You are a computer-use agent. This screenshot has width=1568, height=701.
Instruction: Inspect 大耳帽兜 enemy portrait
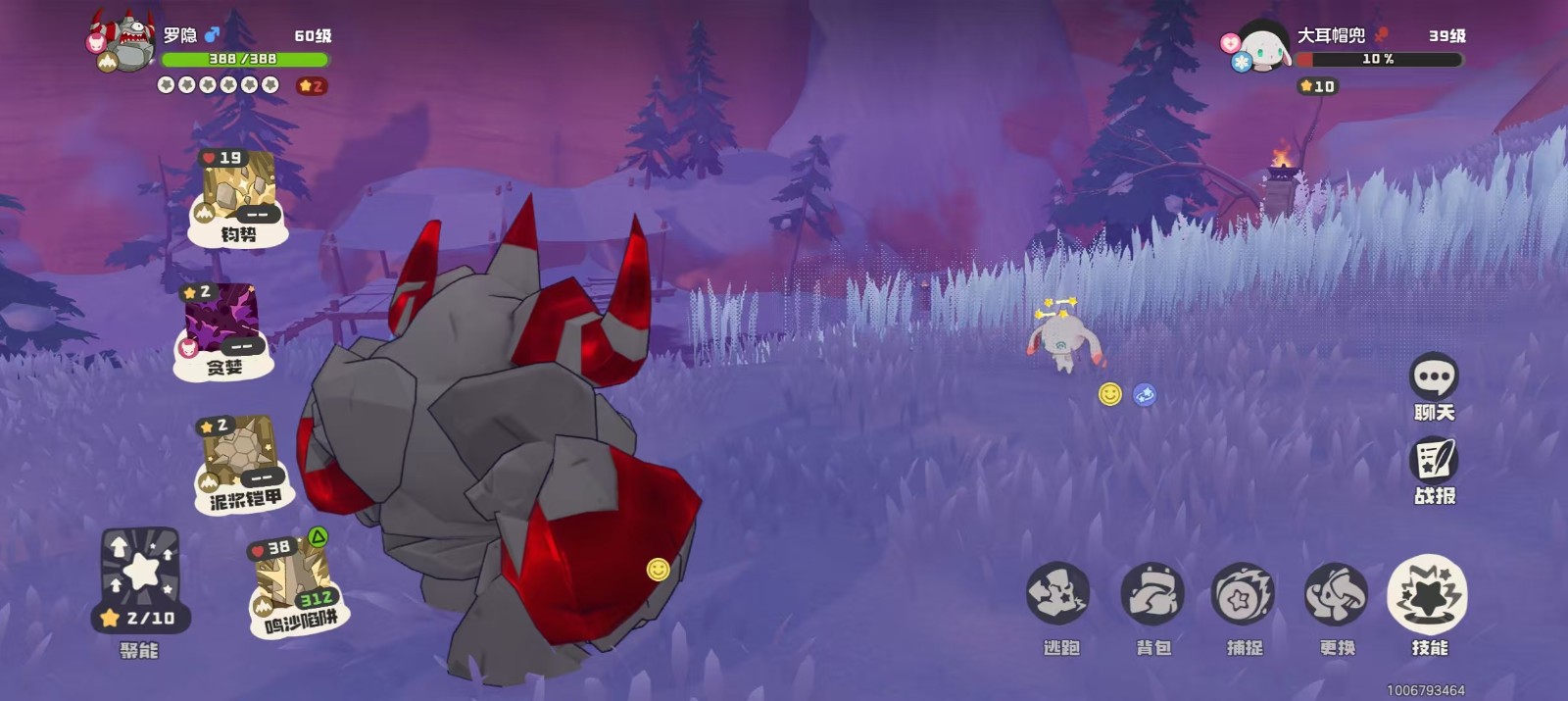1262,45
